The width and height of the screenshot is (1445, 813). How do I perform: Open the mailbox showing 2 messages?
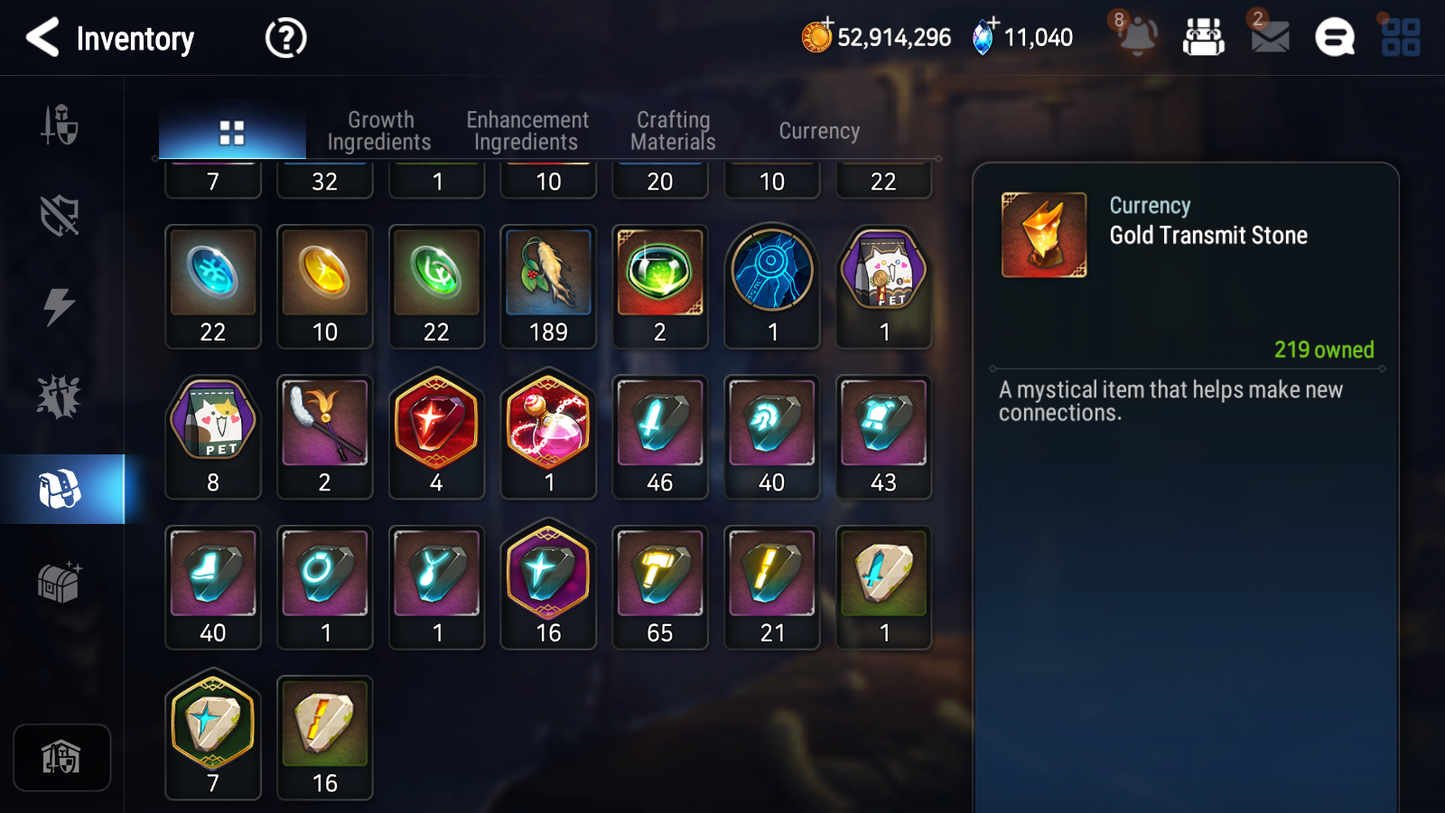point(1268,37)
